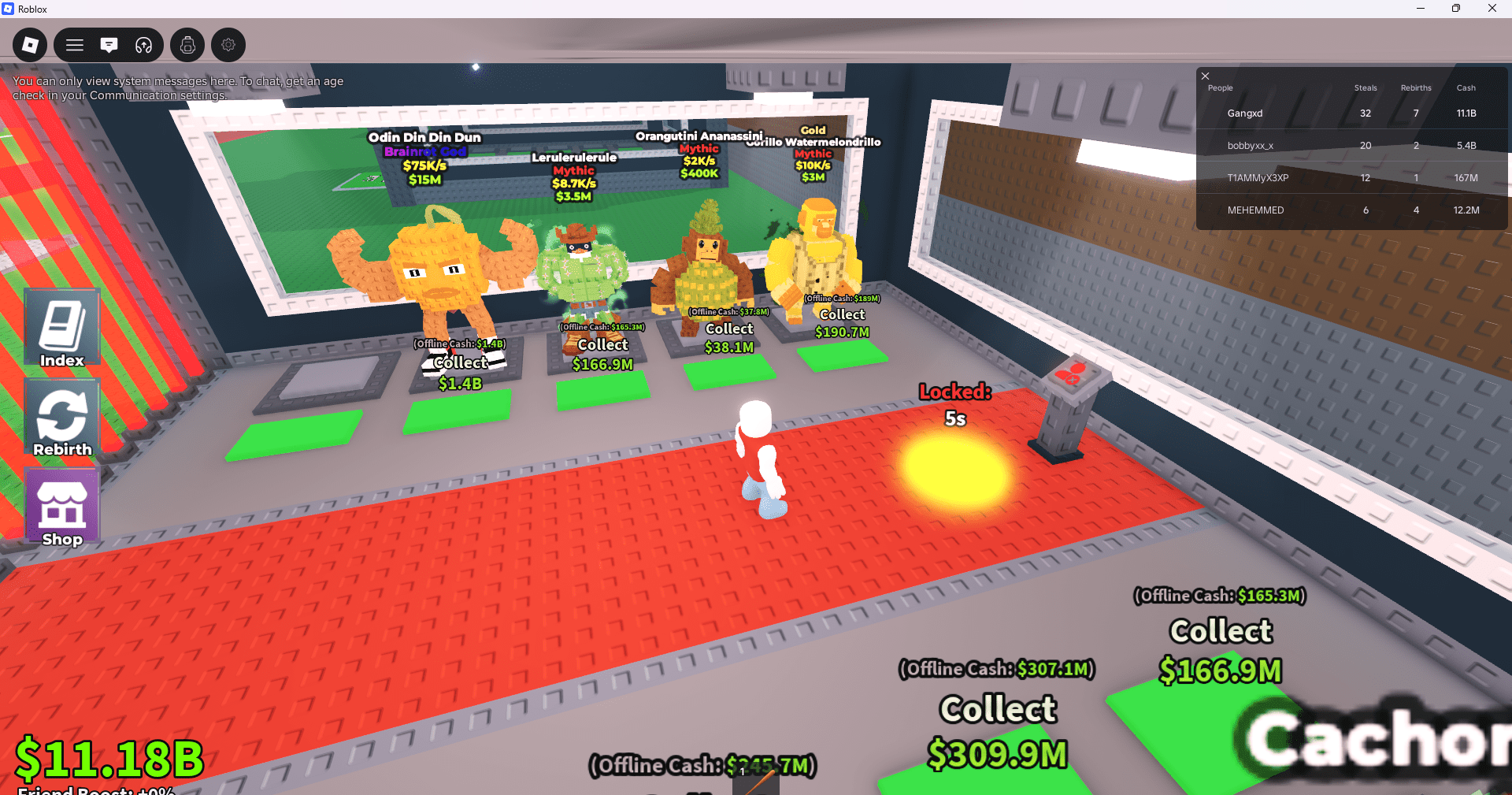Viewport: 1512px width, 795px height.
Task: Open the backpack inventory icon
Action: pos(187,45)
